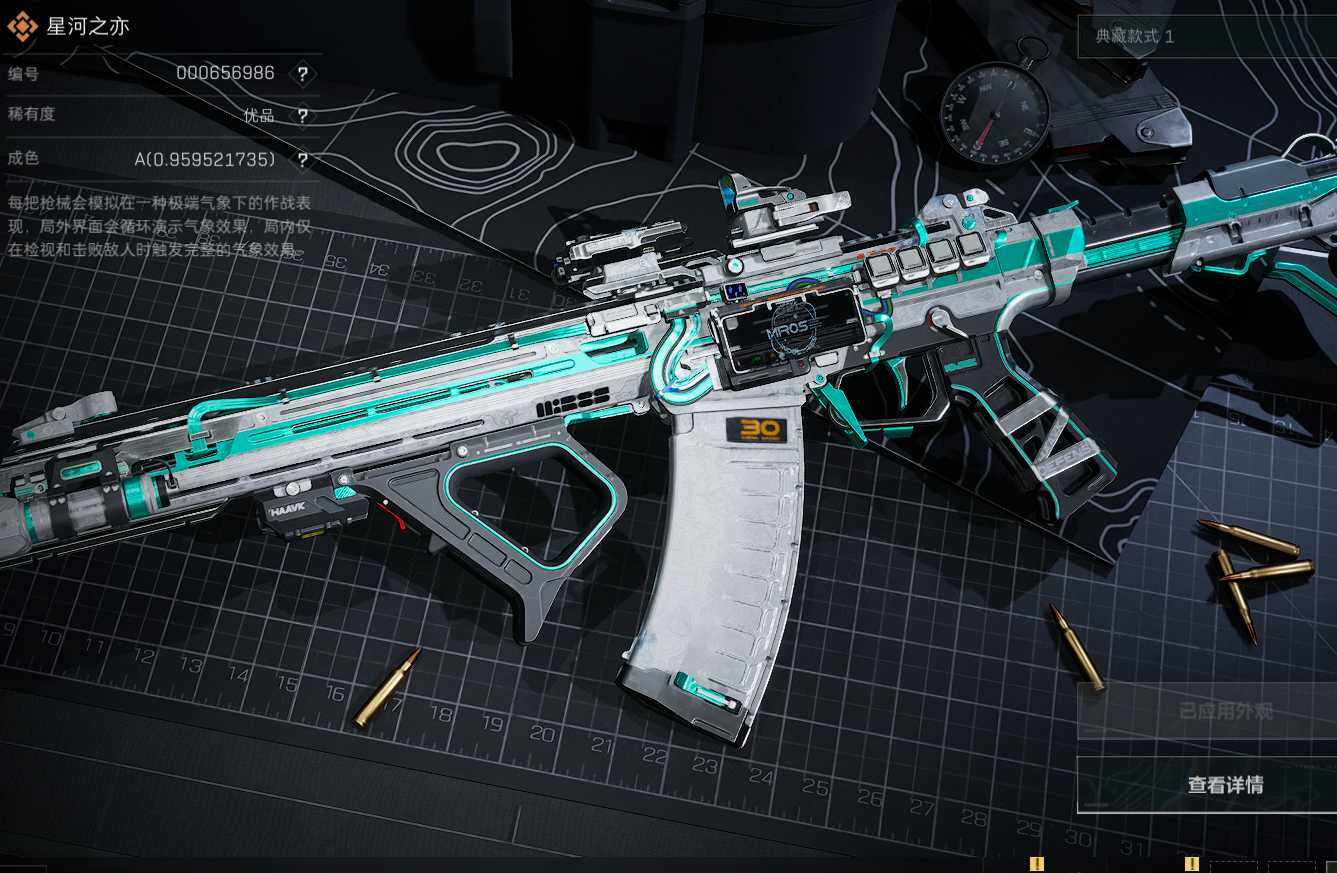Tap the 成色 wear-grade help icon
The width and height of the screenshot is (1337, 873).
click(302, 160)
